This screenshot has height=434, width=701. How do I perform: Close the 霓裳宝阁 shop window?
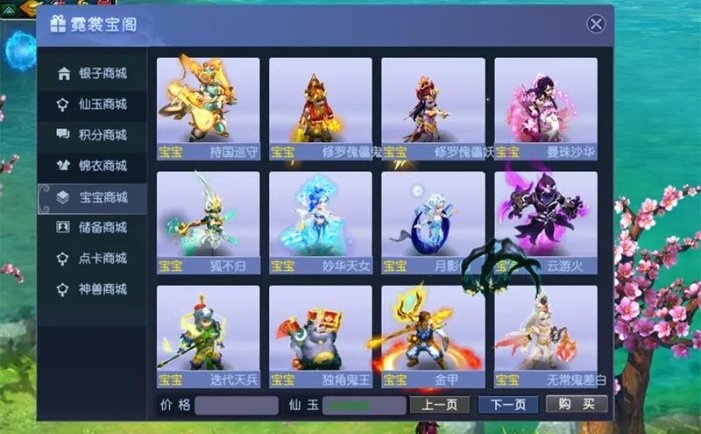[x=596, y=24]
